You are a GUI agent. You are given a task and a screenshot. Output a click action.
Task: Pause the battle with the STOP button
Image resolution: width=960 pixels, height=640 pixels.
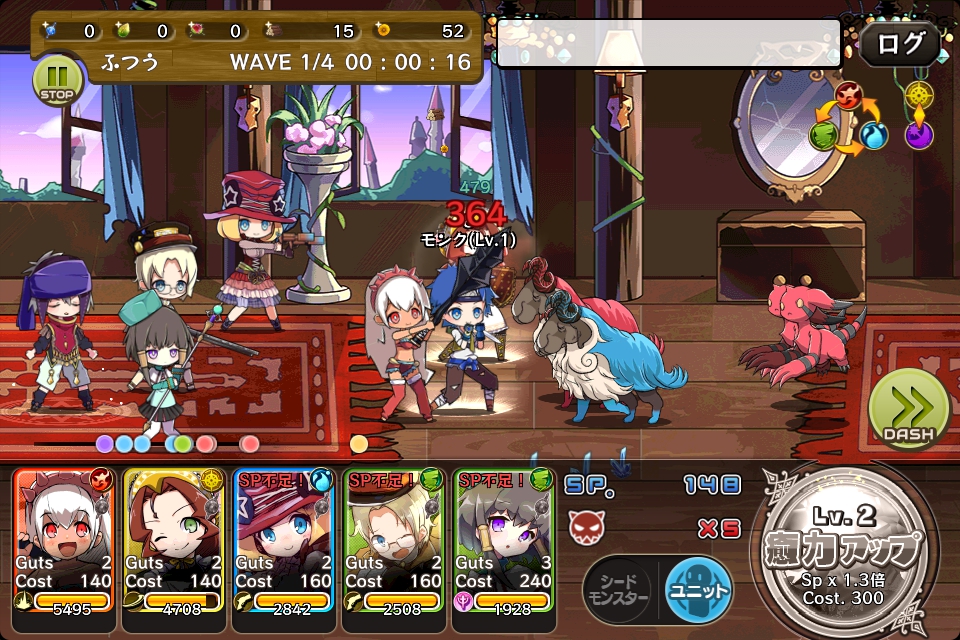click(x=58, y=80)
